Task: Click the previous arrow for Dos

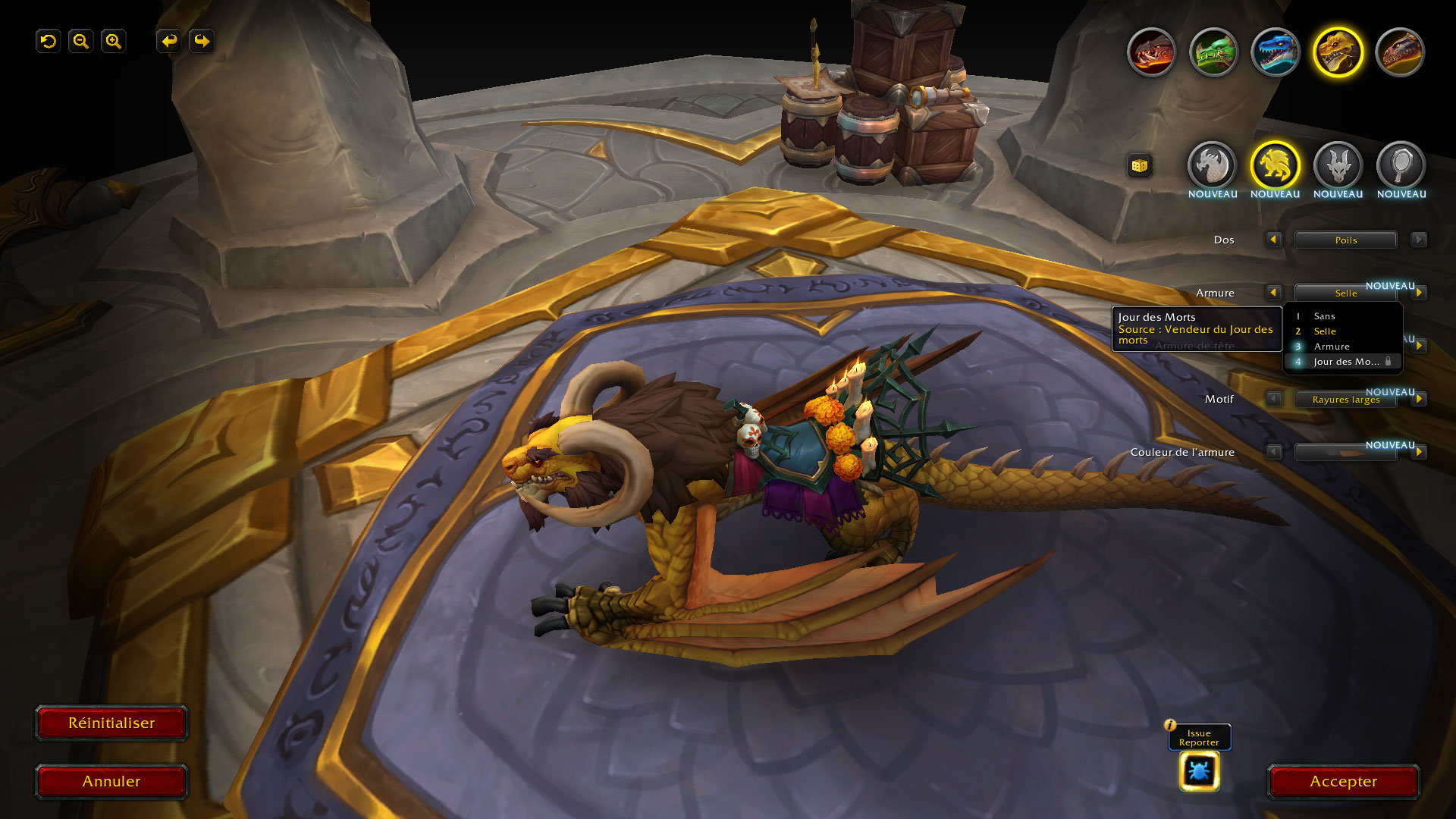Action: coord(1273,240)
